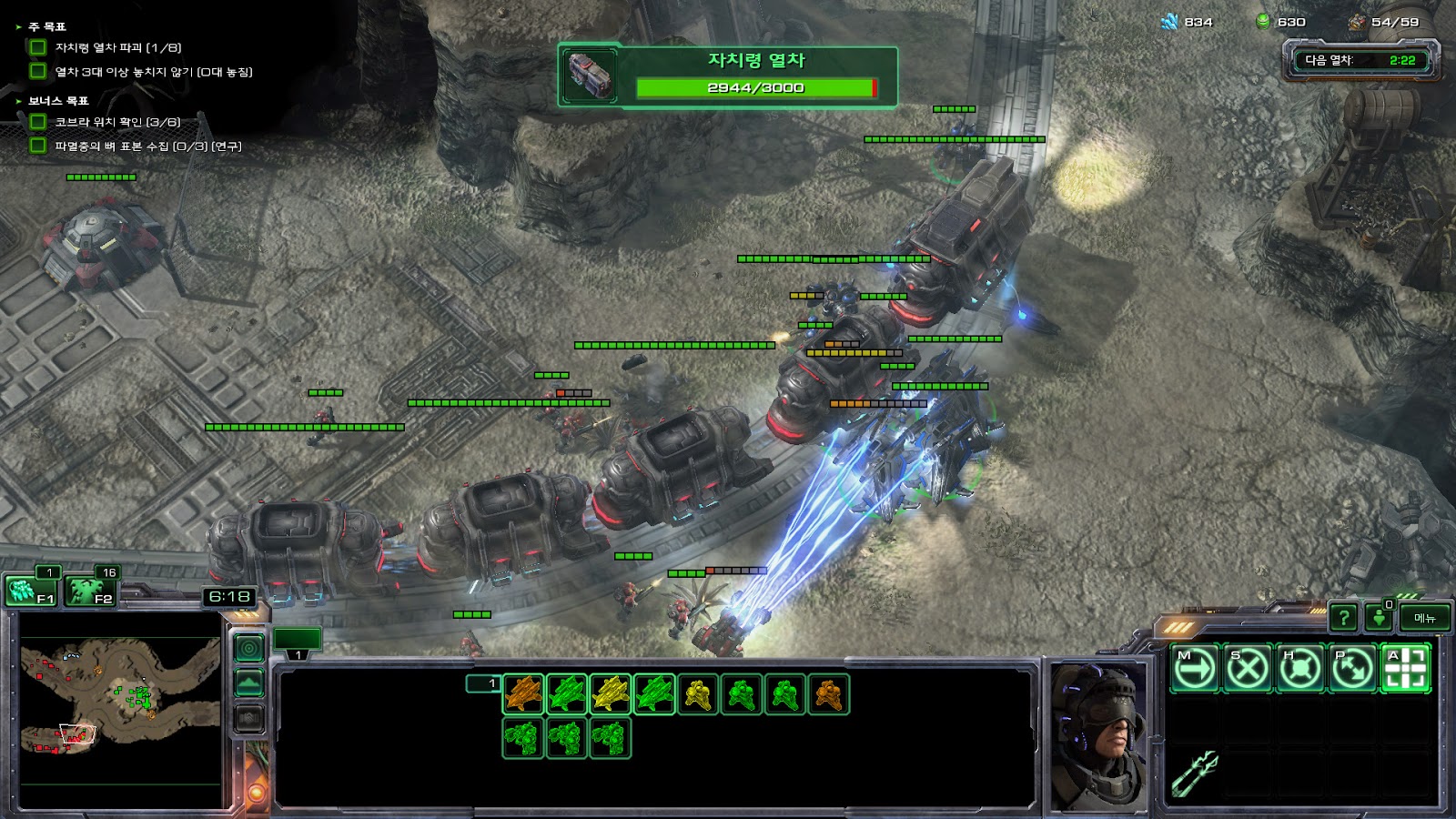Pick the yellow infantry unit wireframe
The width and height of the screenshot is (1456, 819).
698,694
